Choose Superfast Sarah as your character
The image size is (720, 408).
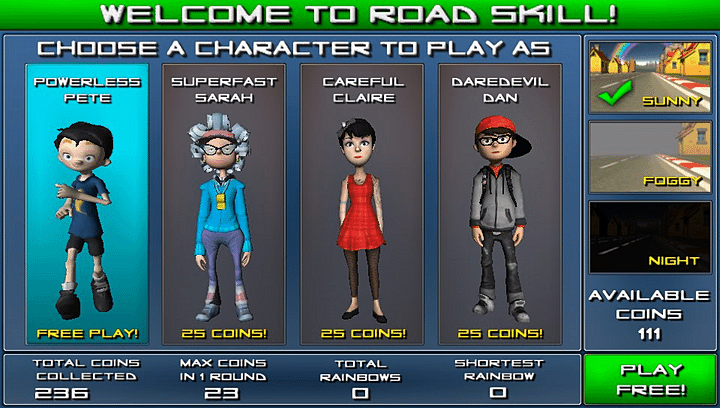tap(216, 205)
